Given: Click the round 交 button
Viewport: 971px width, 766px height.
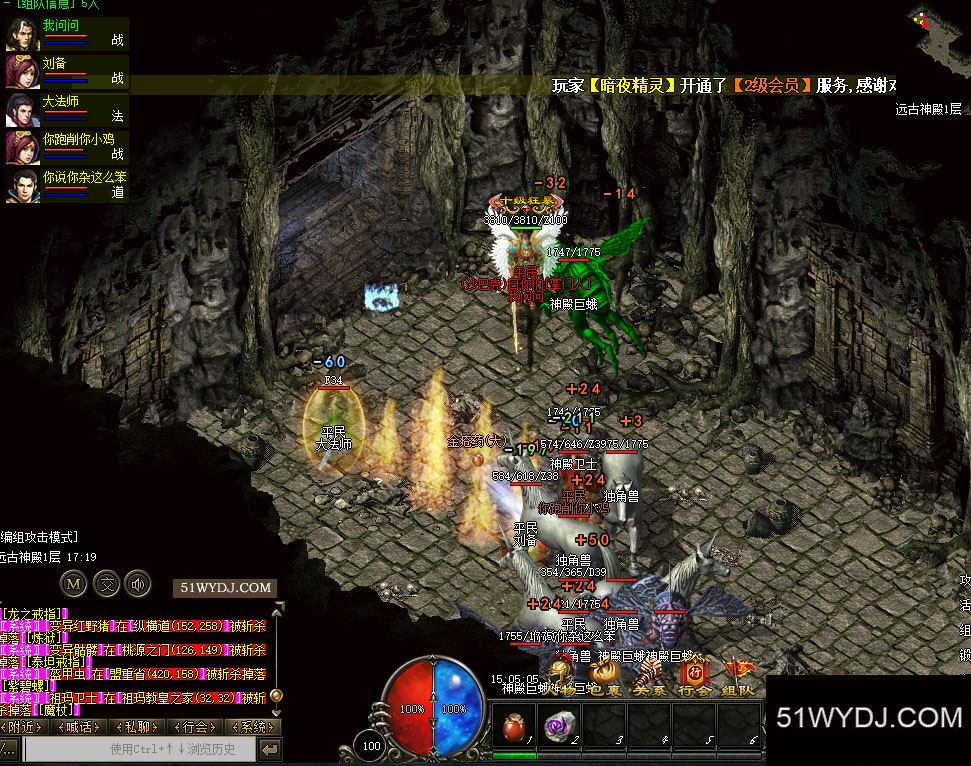Looking at the screenshot, I should point(105,582).
